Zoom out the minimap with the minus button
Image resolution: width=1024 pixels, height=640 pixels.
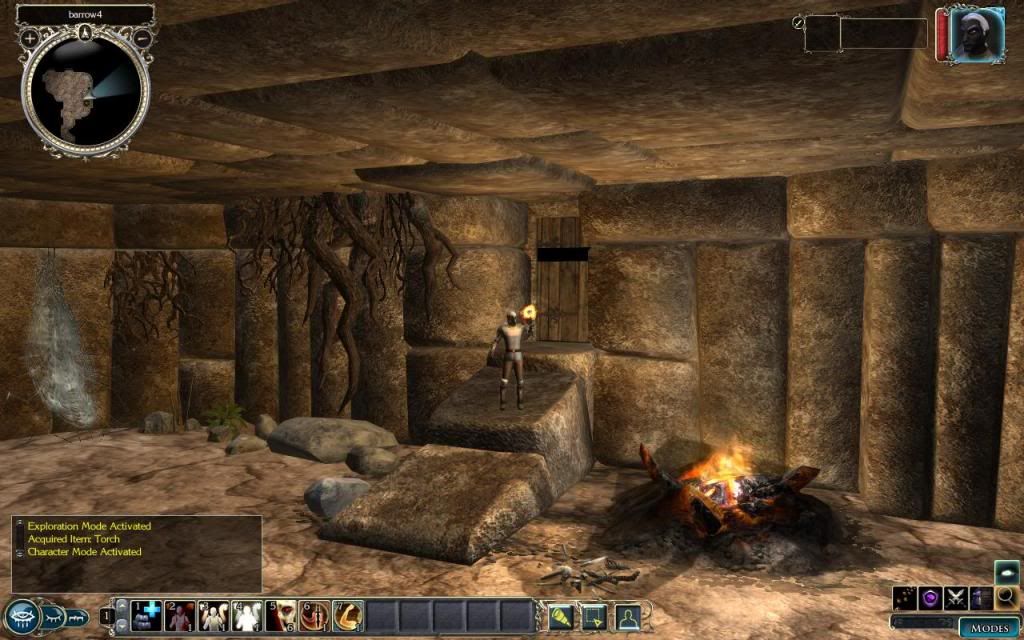pos(143,37)
